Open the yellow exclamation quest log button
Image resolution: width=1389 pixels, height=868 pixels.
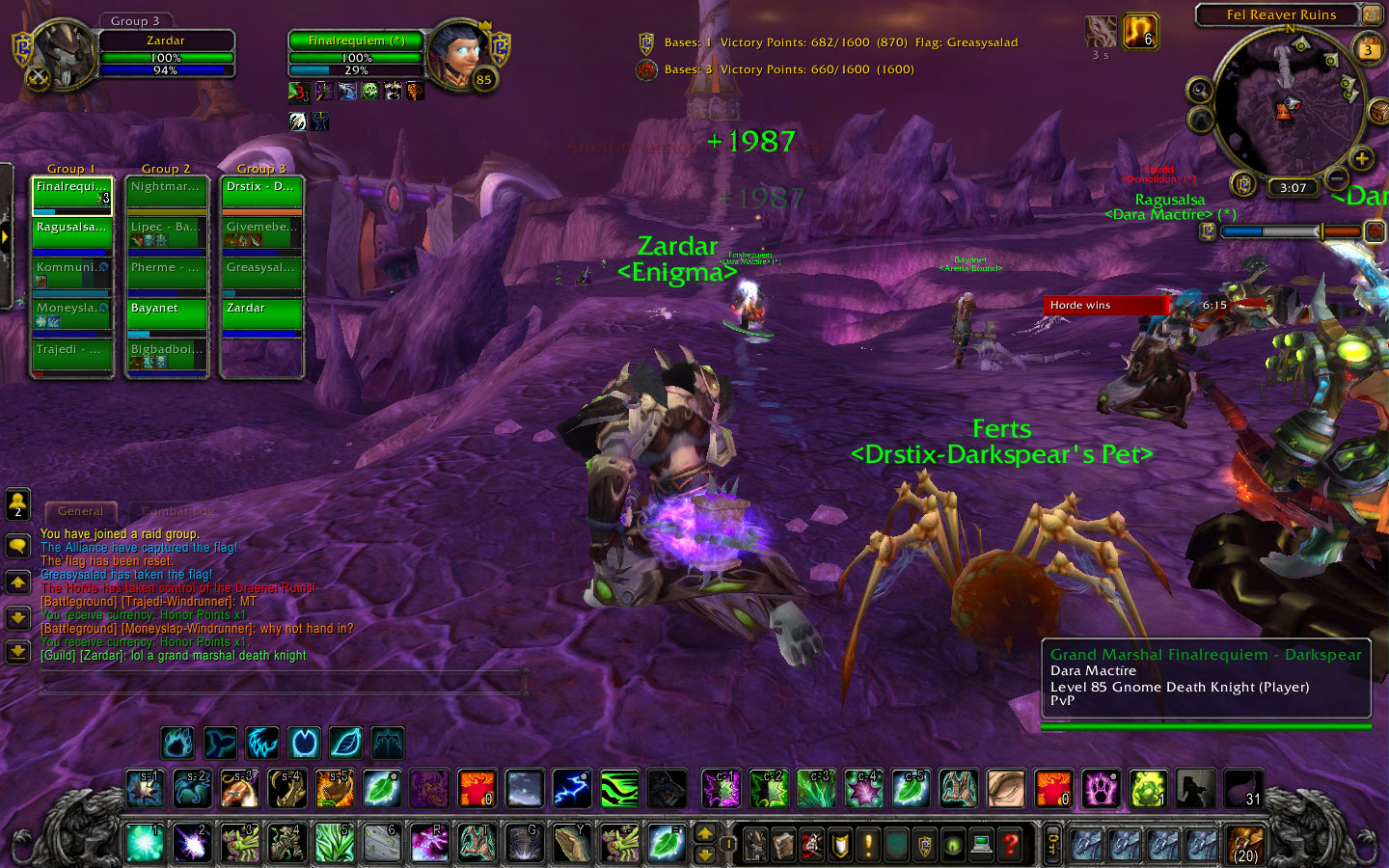point(868,845)
